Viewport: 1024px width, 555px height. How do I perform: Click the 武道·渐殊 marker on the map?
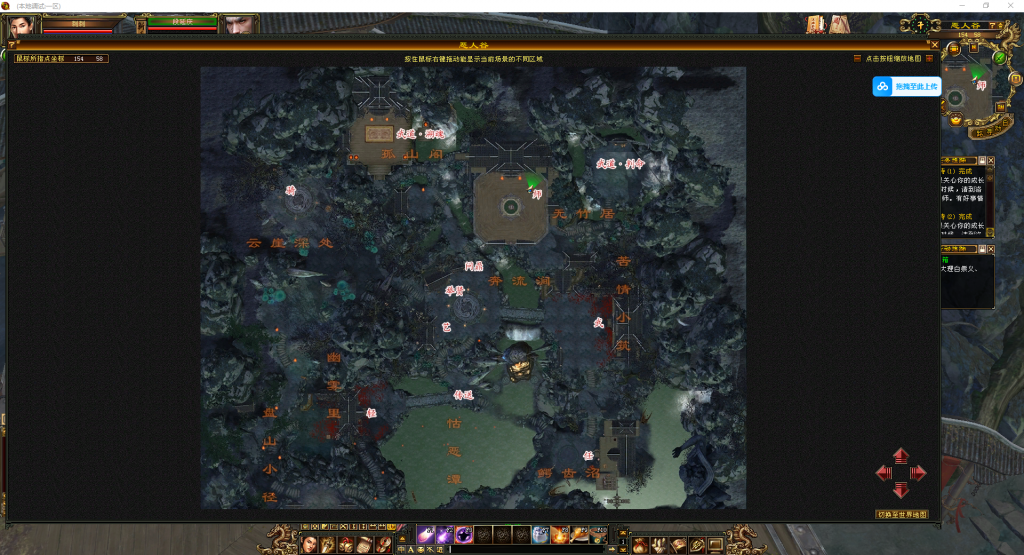pos(419,132)
